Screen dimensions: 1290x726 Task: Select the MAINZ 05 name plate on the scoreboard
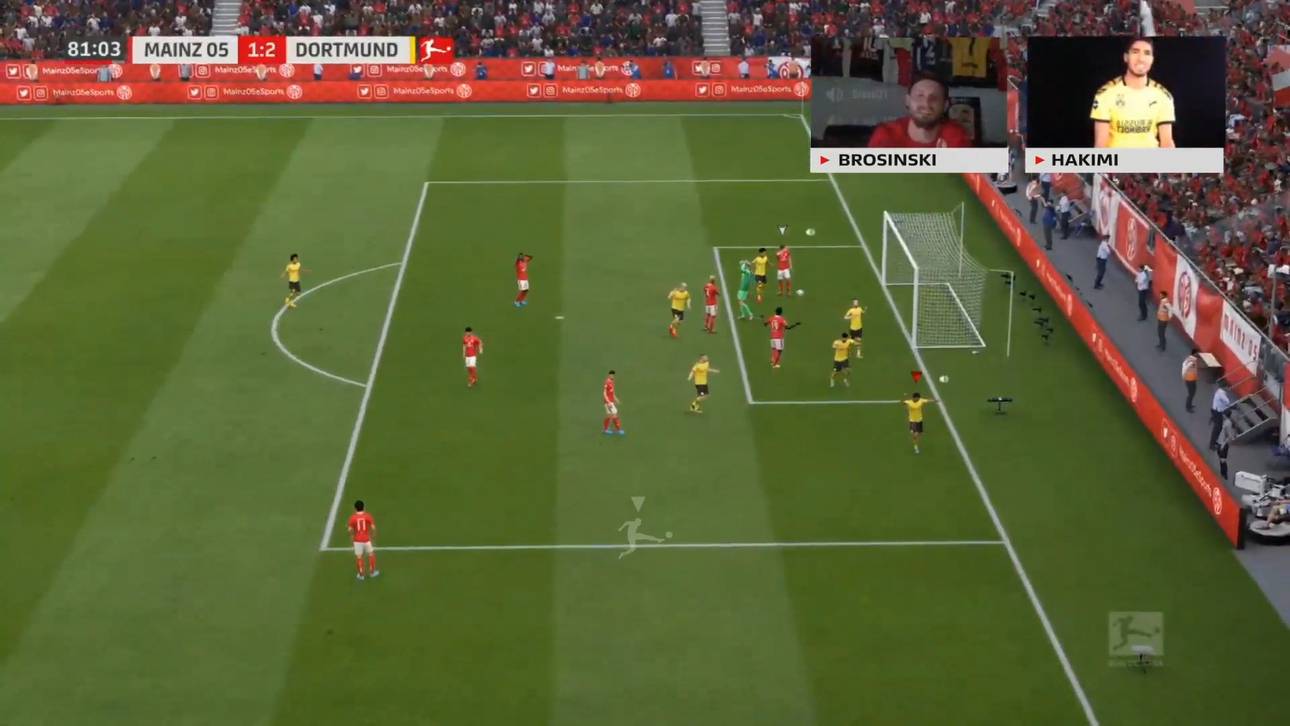tap(188, 48)
